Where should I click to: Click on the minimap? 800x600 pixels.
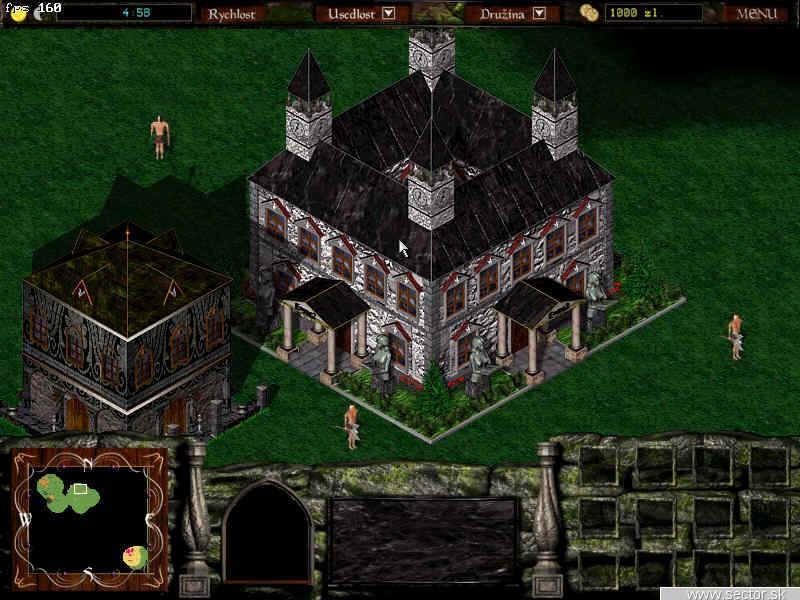click(89, 518)
